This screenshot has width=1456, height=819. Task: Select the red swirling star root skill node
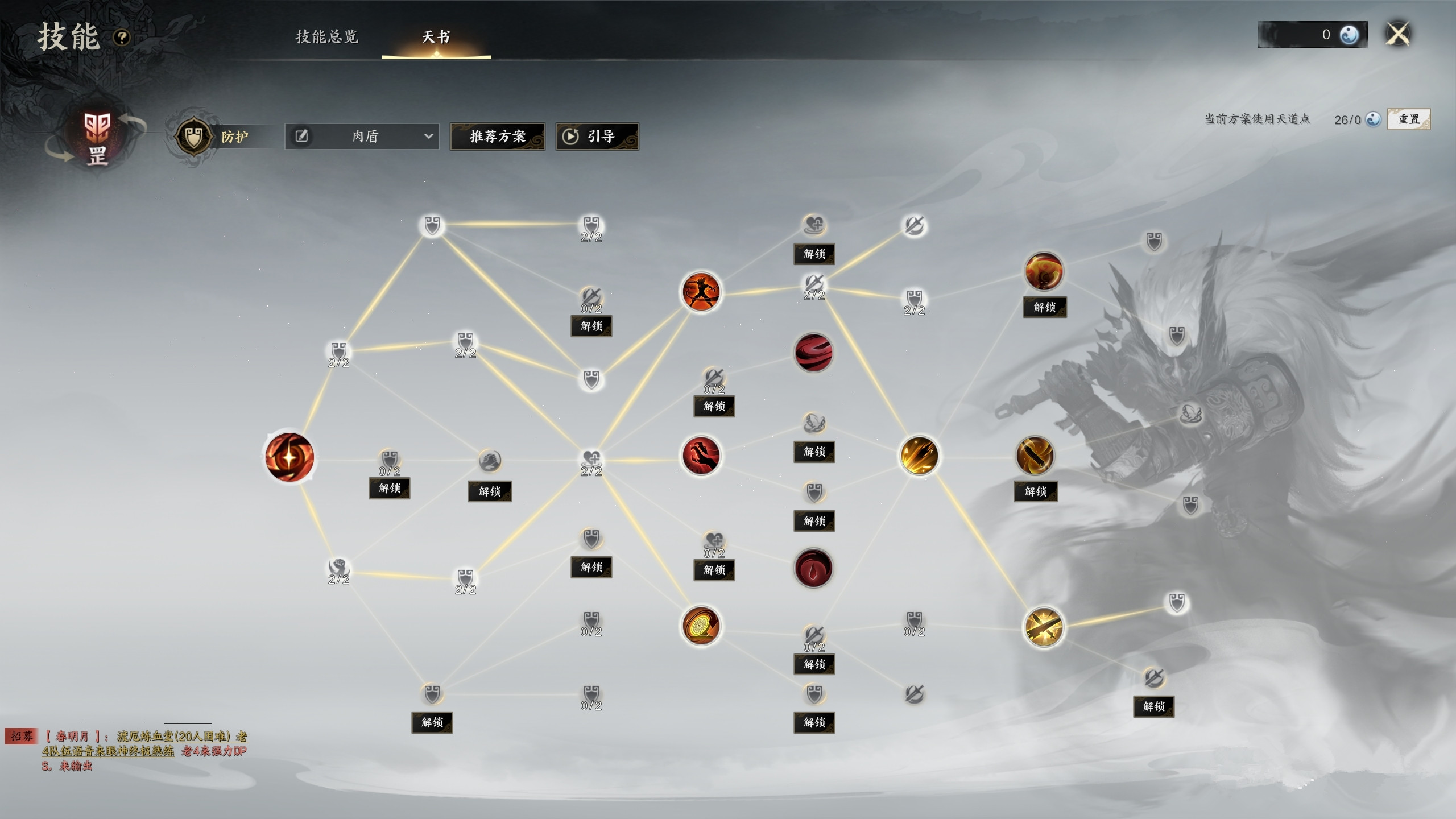pos(289,456)
